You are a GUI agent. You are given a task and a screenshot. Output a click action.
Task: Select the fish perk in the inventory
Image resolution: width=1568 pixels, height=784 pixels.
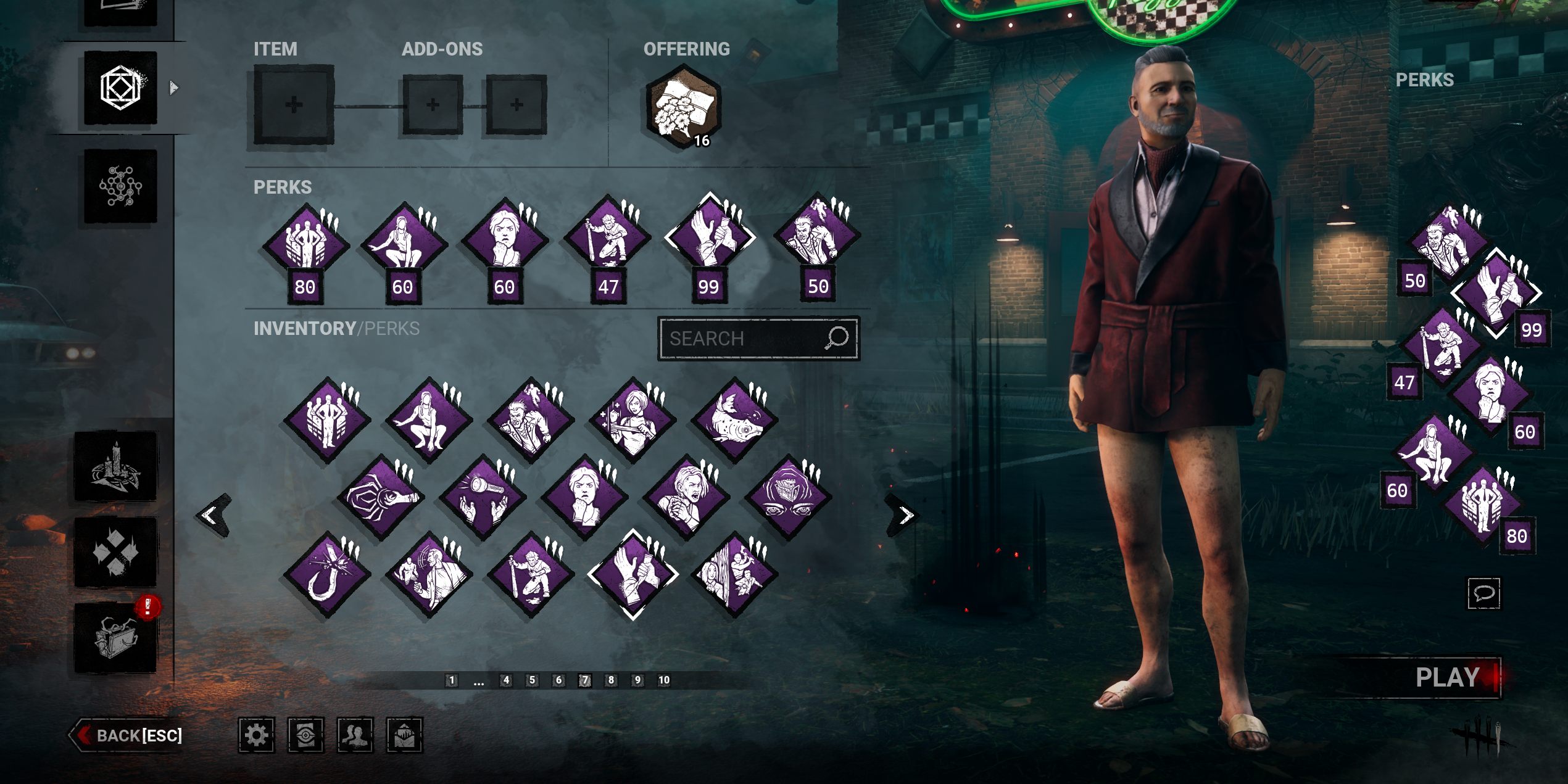pyautogui.click(x=736, y=419)
